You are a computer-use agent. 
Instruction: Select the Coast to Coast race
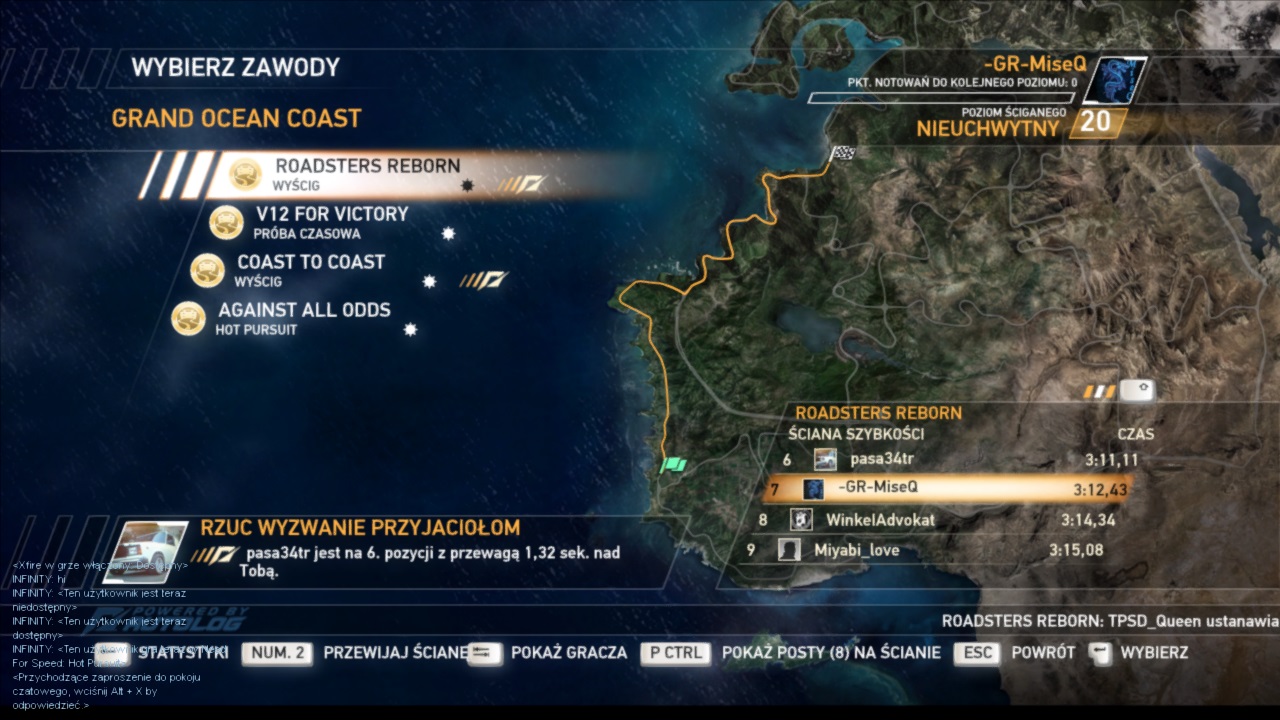310,262
